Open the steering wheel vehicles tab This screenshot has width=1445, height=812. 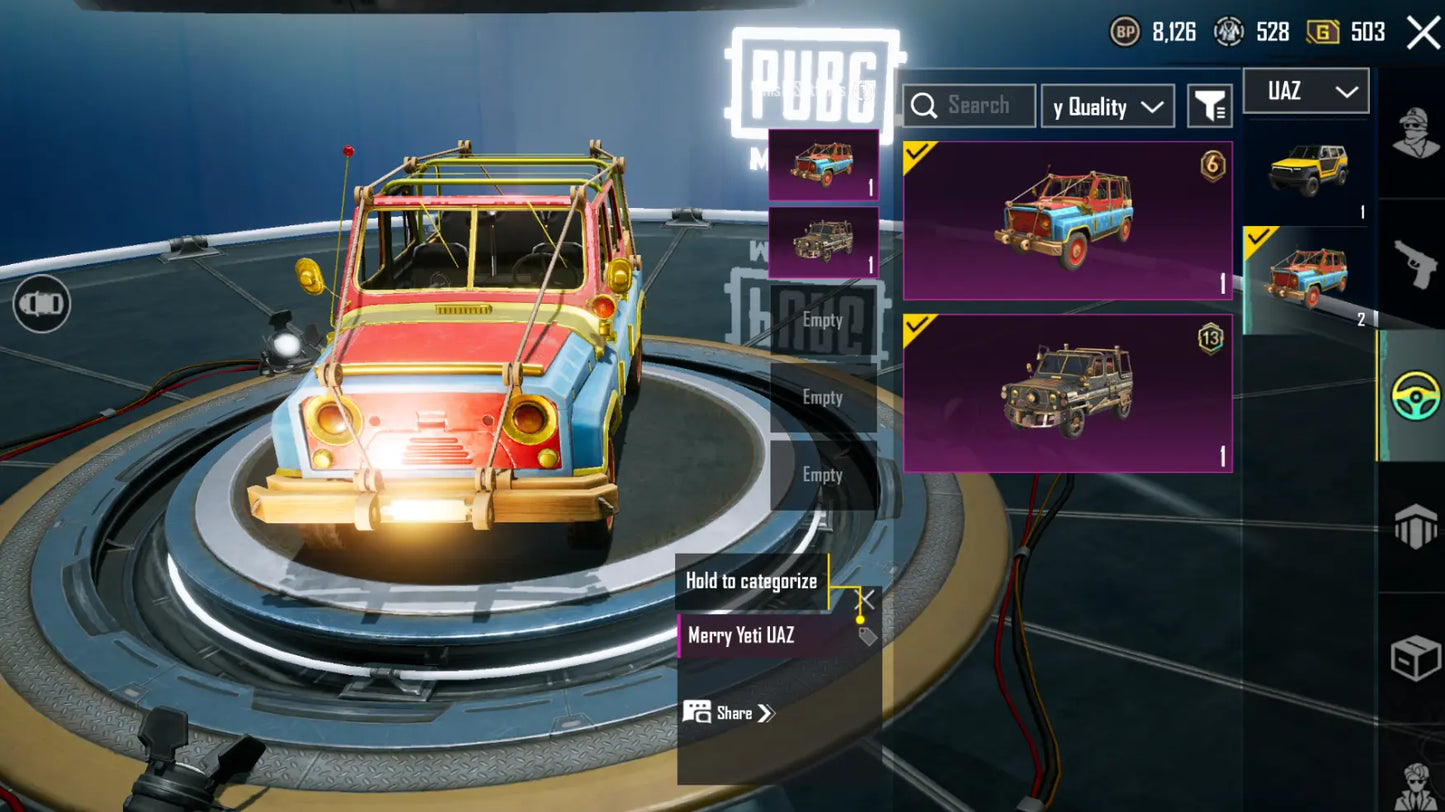[1416, 395]
